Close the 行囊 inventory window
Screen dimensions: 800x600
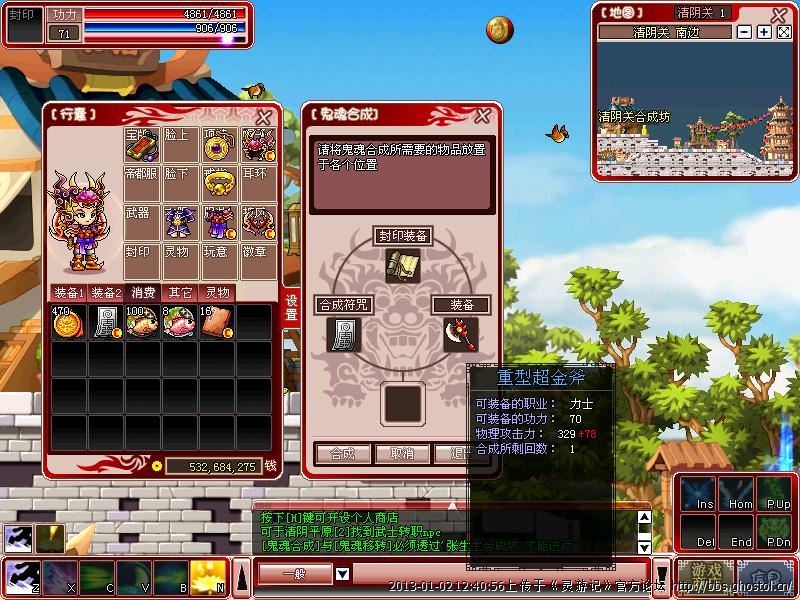[x=263, y=117]
